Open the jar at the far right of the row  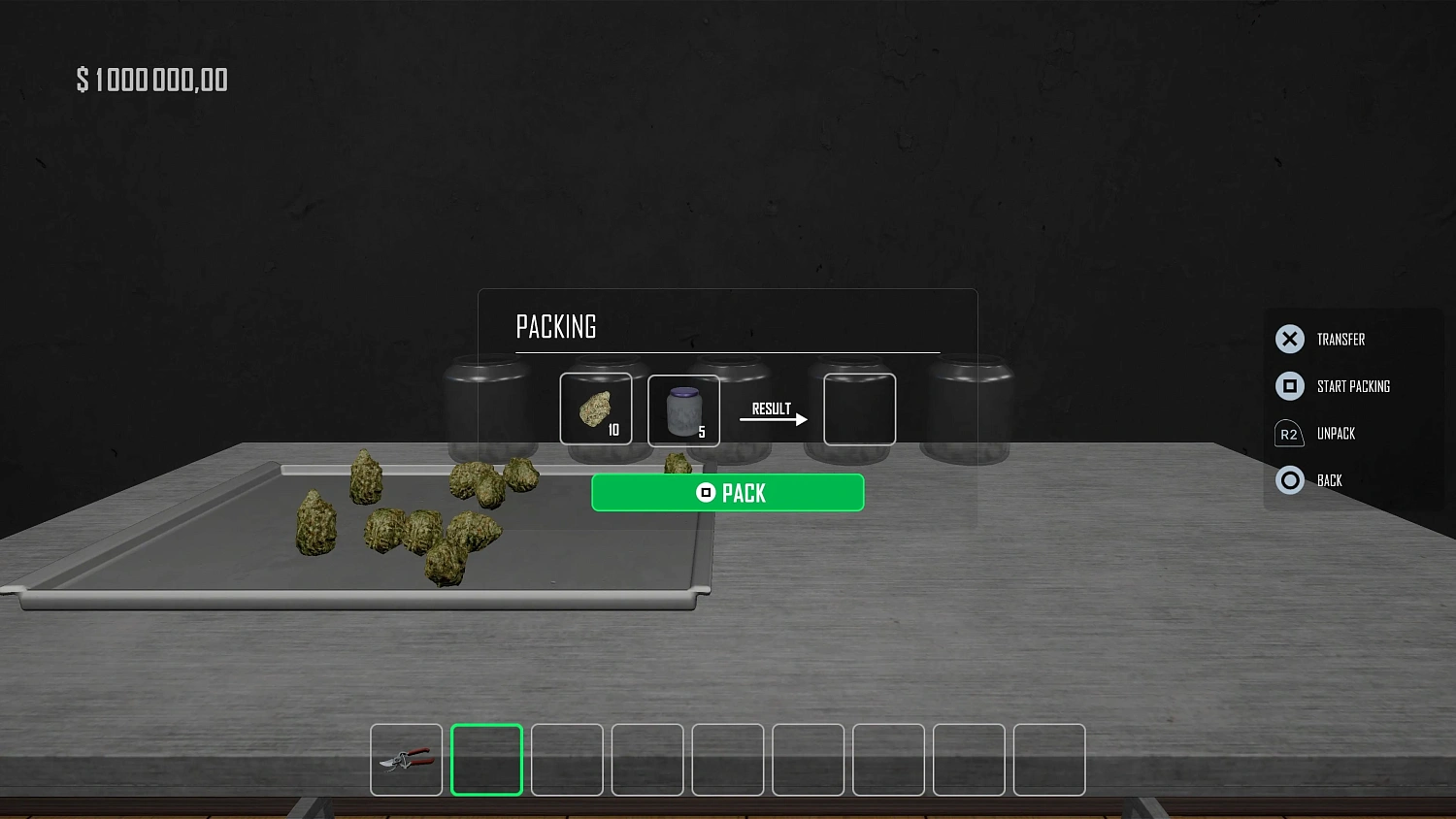pos(969,408)
